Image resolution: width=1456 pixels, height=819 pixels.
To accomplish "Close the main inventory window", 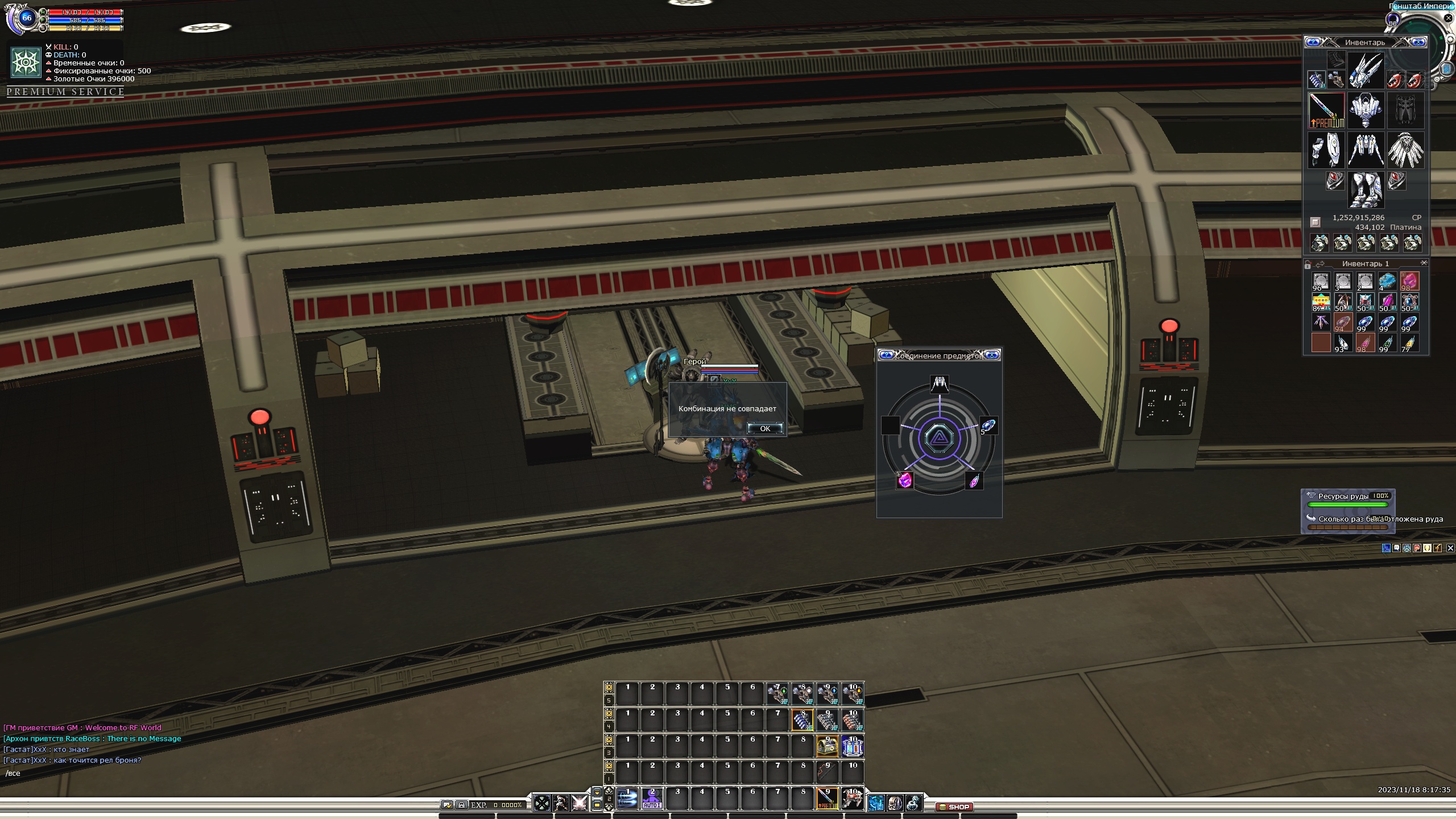I will 1419,42.
